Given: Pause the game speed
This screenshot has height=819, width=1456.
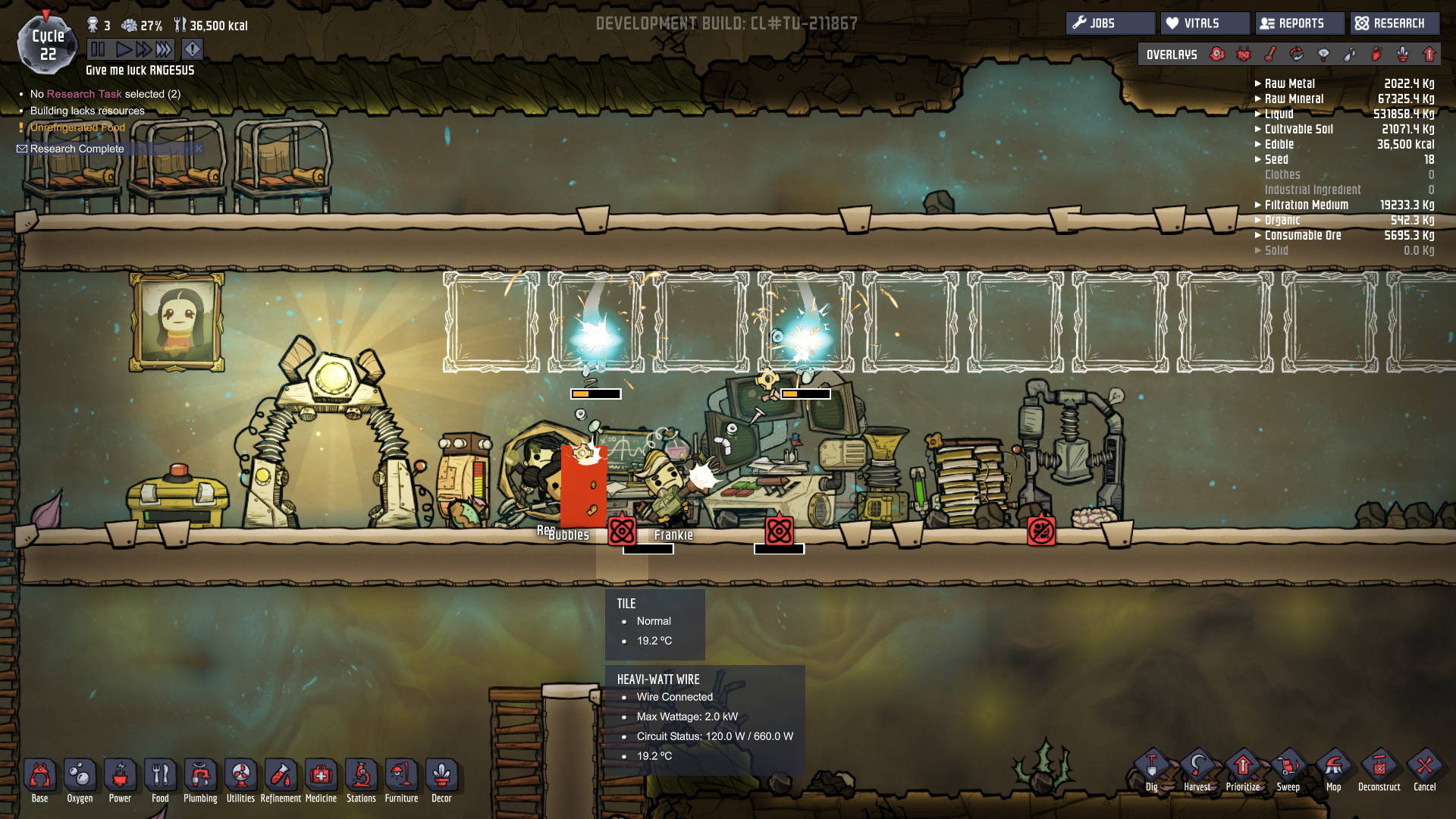Looking at the screenshot, I should [x=98, y=50].
